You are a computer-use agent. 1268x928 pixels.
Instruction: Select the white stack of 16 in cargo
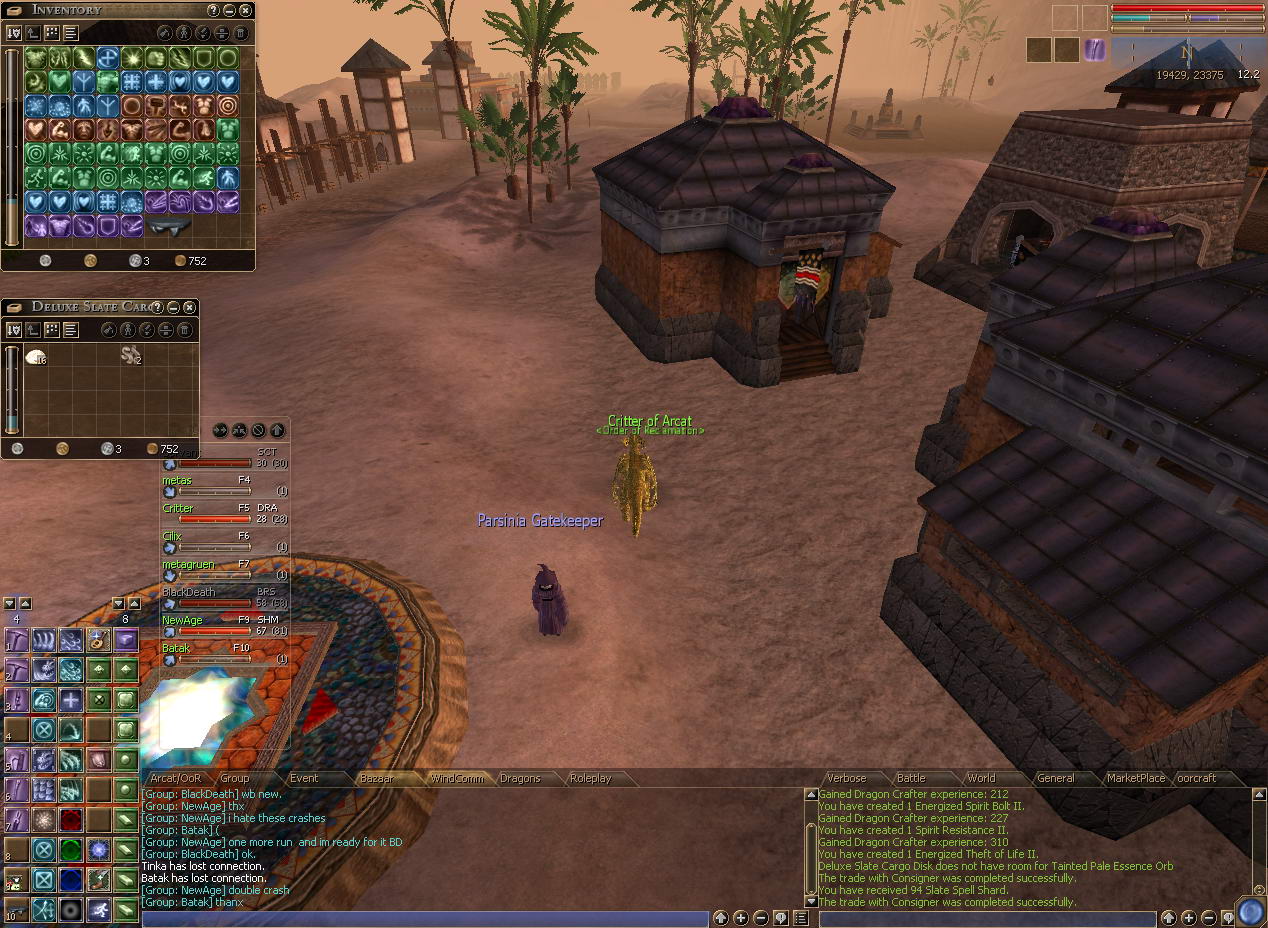coord(36,356)
